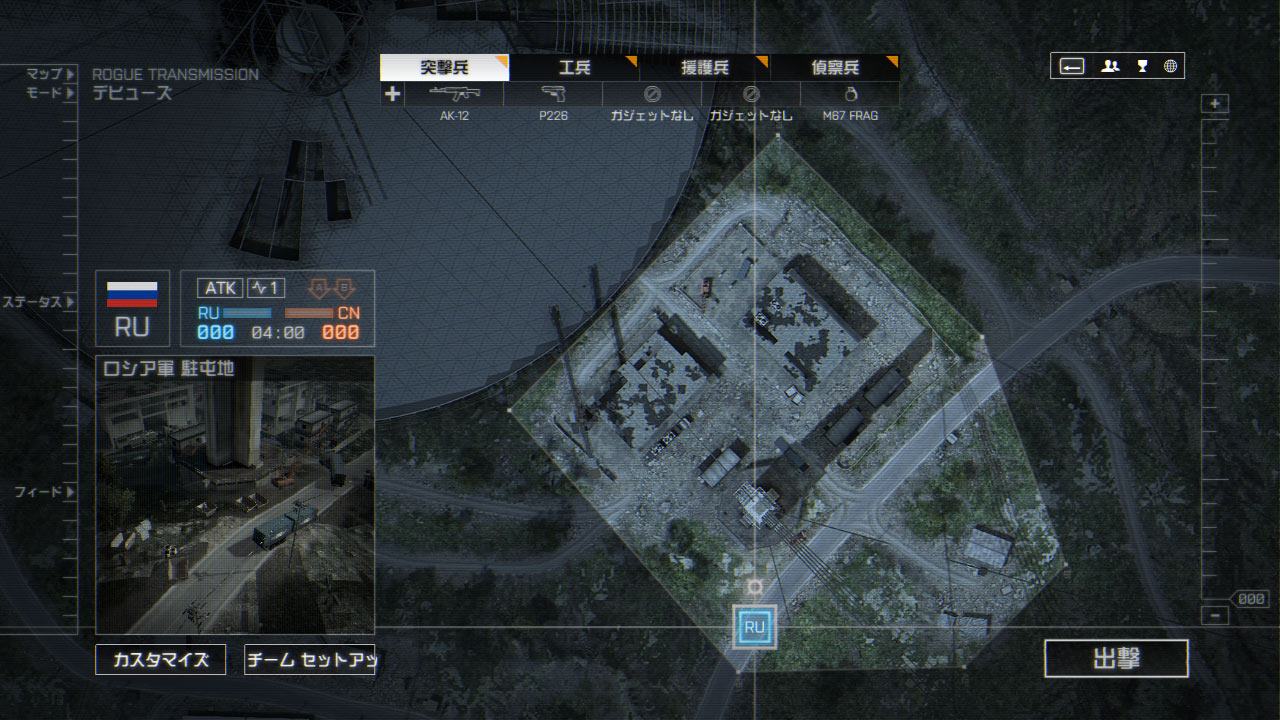Screen dimensions: 1280x720
Task: Click the back arrow icon in top-right panel
Action: 1072,67
